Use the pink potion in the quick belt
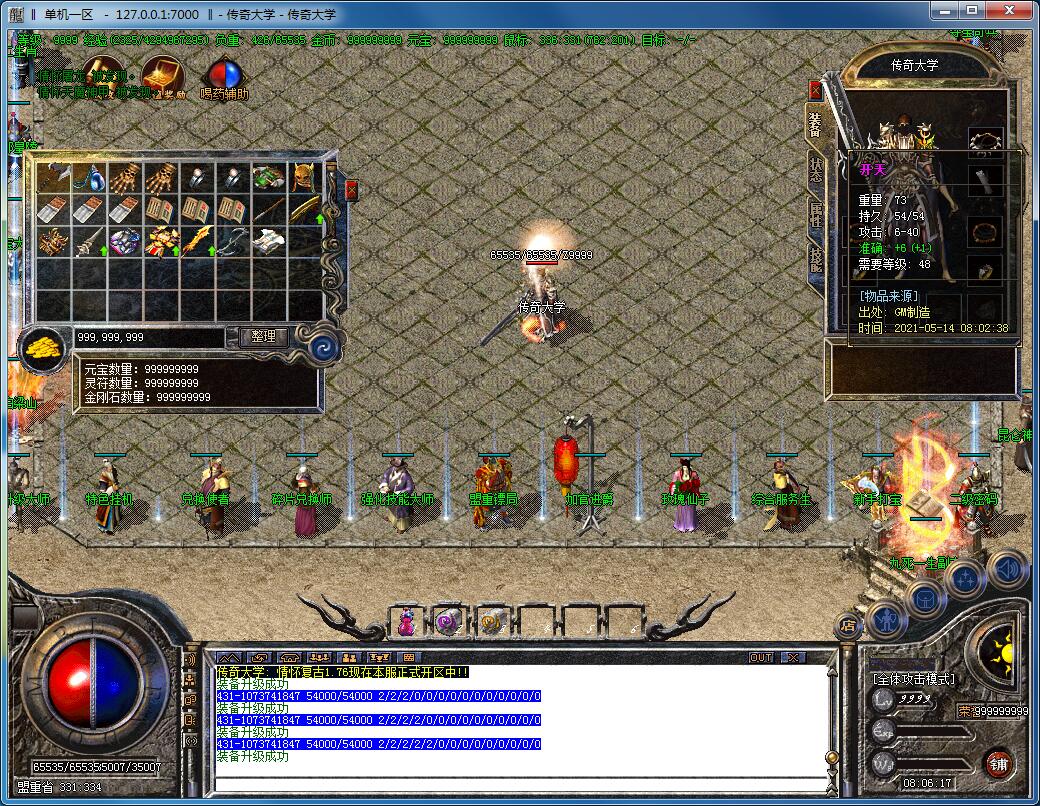This screenshot has width=1040, height=806. (407, 621)
